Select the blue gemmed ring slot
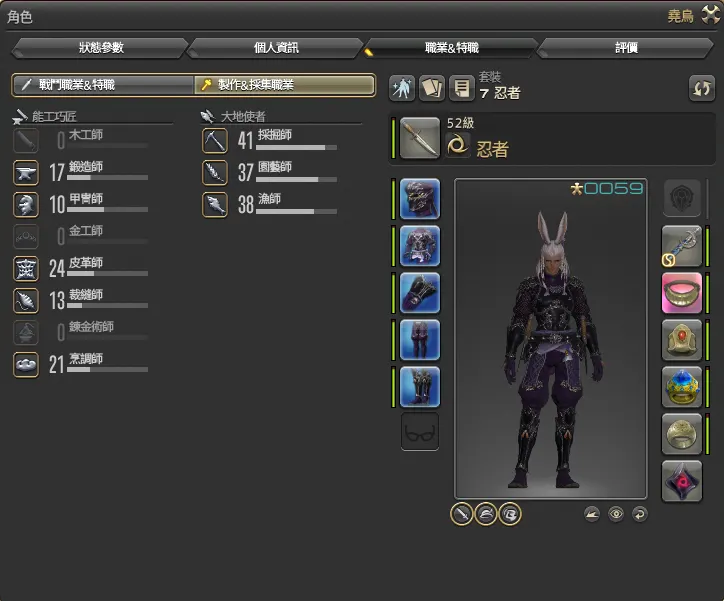This screenshot has width=724, height=601. [682, 387]
